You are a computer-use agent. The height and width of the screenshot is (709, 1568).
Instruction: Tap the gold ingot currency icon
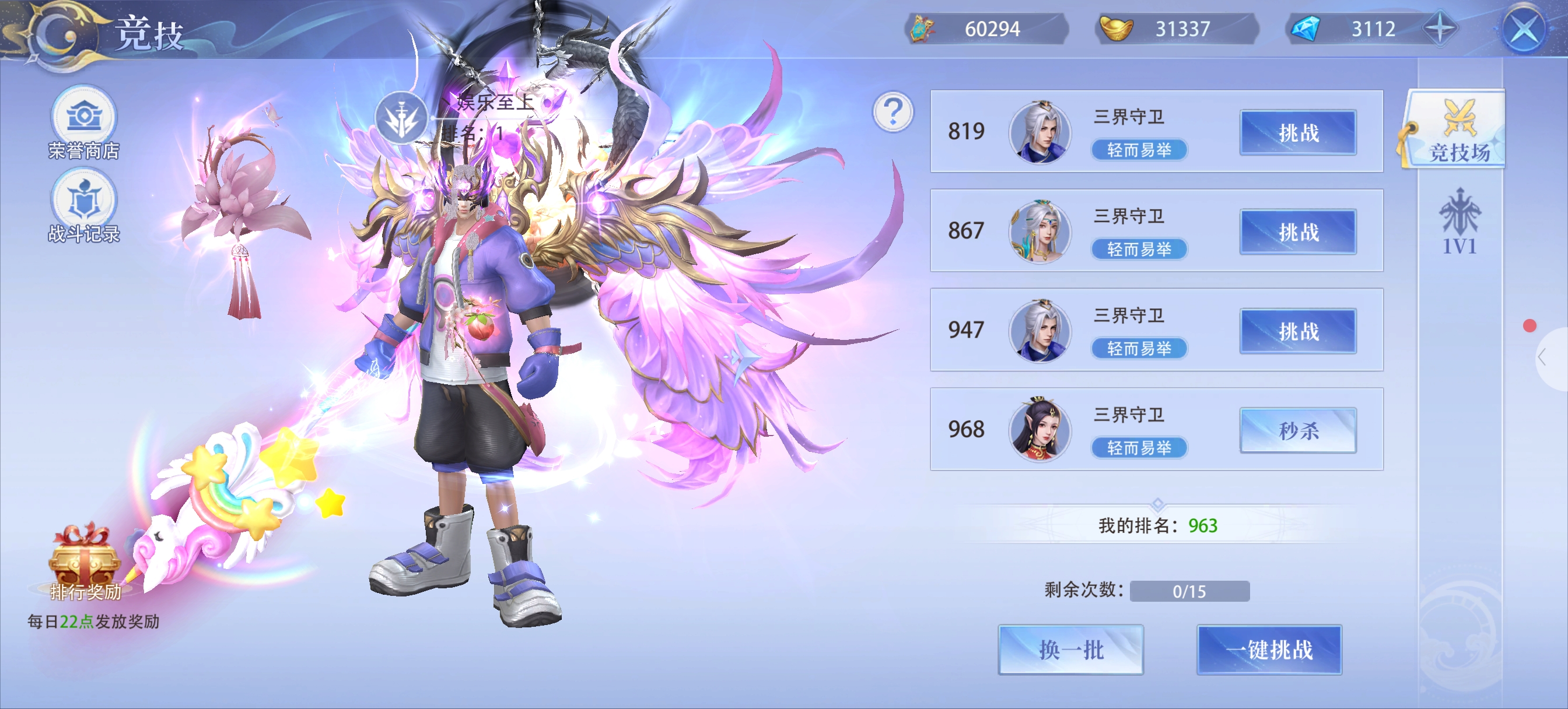pos(1116,29)
